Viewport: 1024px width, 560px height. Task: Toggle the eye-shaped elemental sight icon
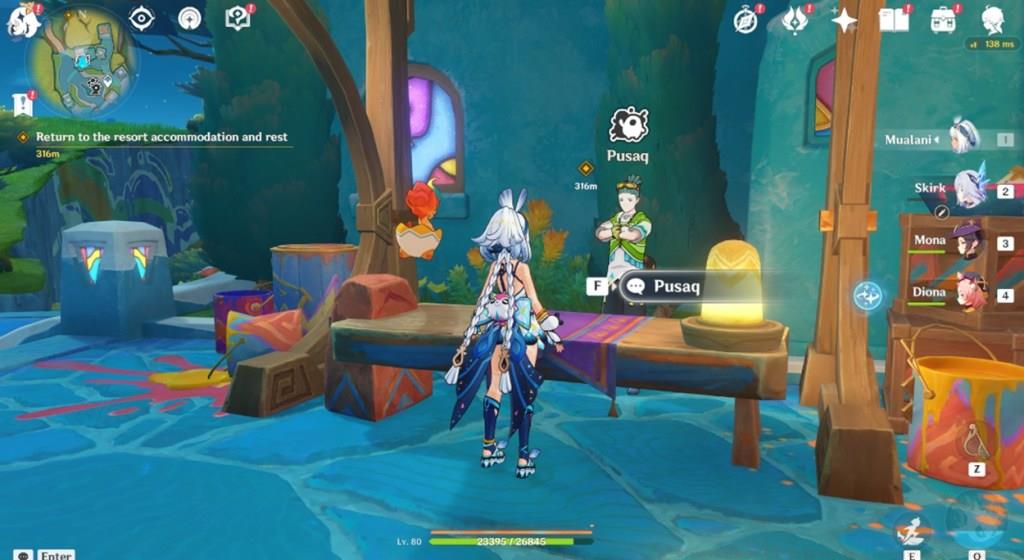tap(142, 18)
